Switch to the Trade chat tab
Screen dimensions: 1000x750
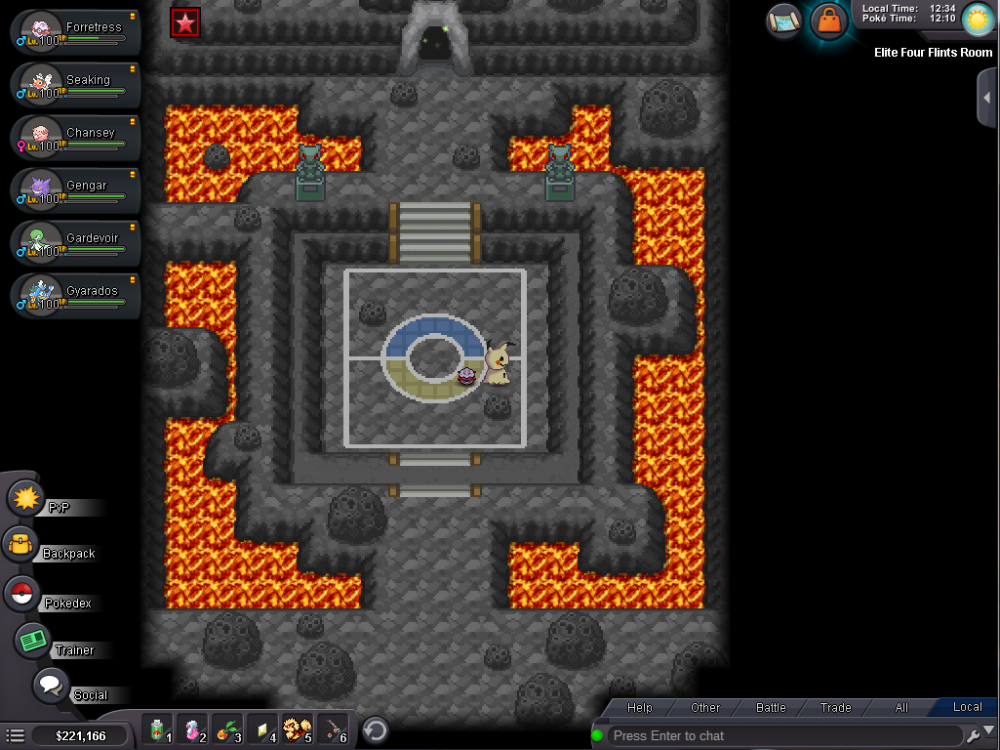(x=835, y=707)
